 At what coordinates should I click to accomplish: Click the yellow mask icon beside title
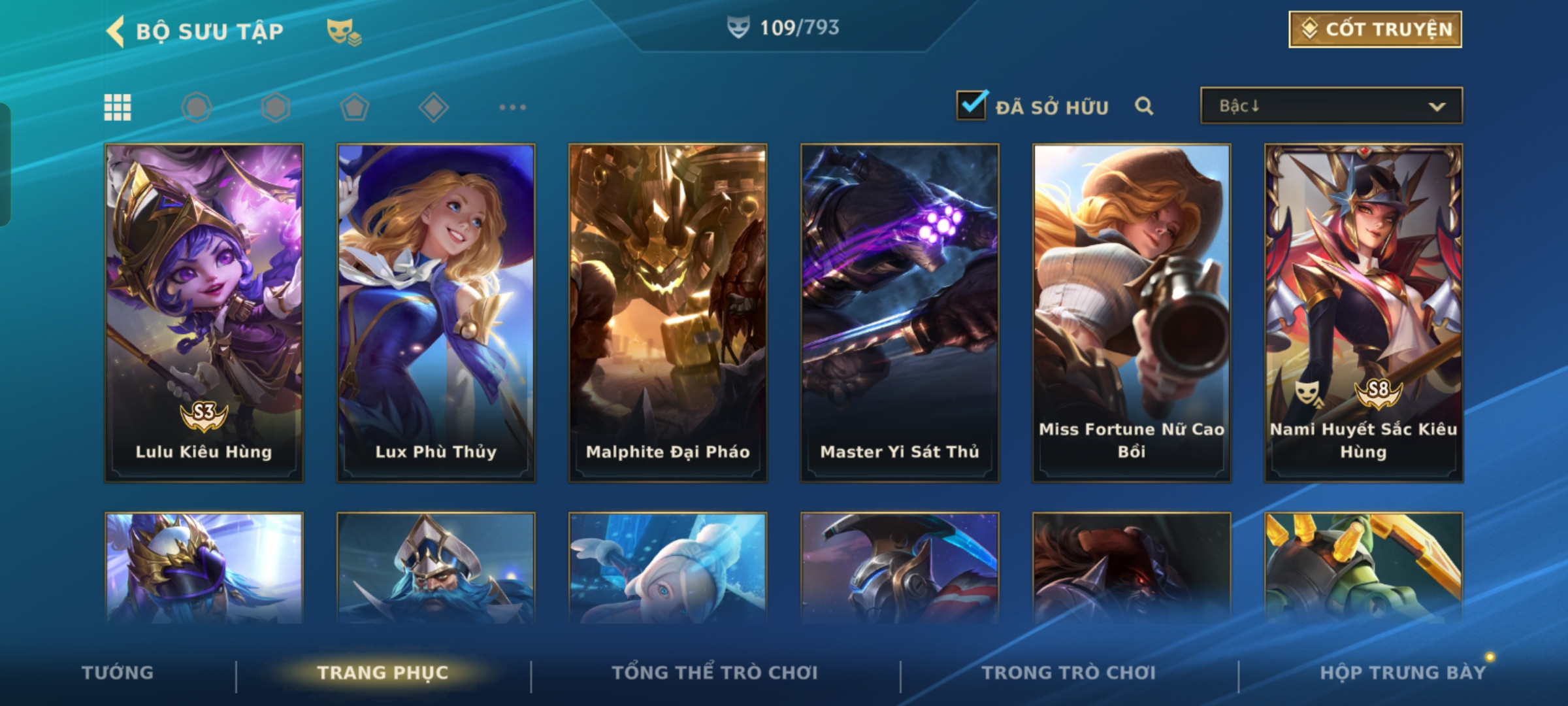coord(344,31)
